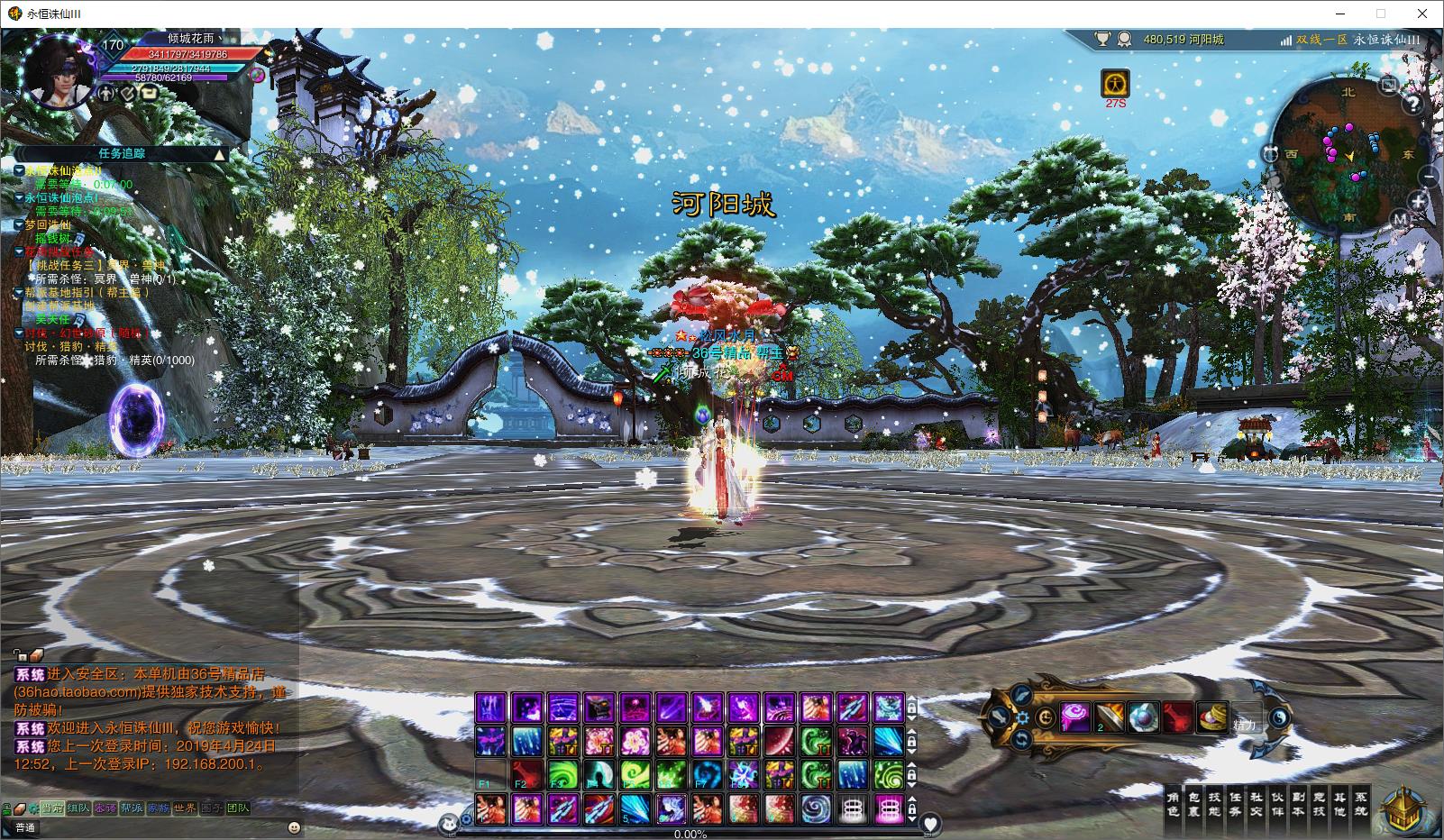1444x840 pixels.
Task: Click the trophy icon in the top bar
Action: pos(1102,40)
